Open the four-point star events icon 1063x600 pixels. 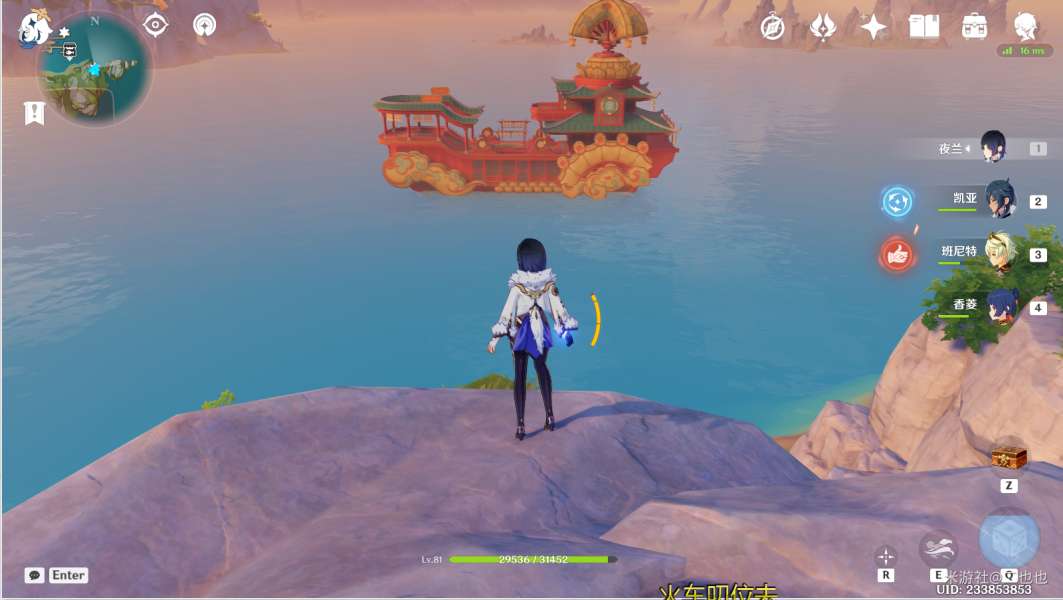(873, 27)
